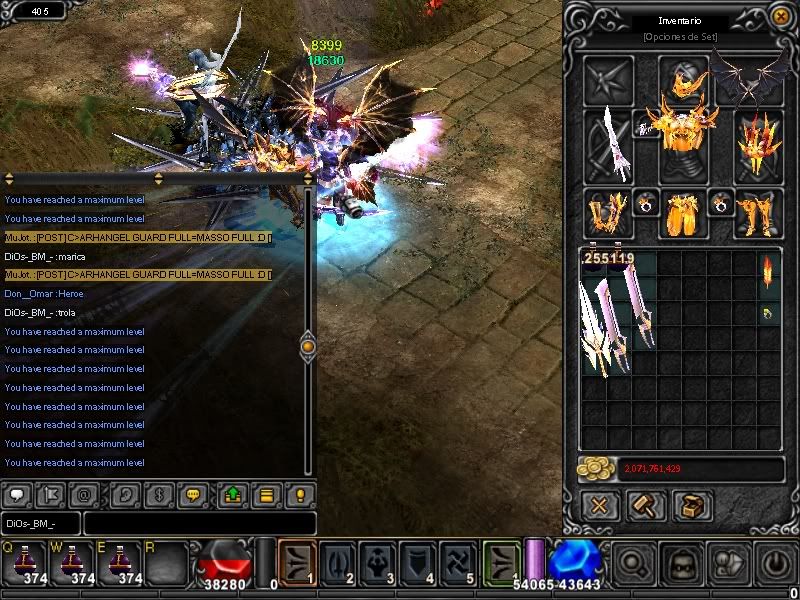Select the equipped golden helm slot
The width and height of the screenshot is (800, 600).
[683, 80]
